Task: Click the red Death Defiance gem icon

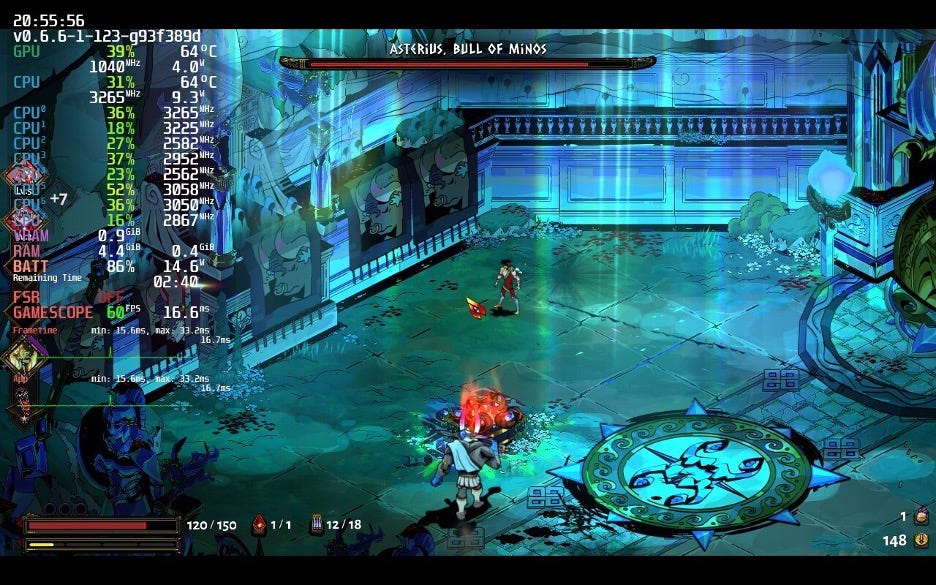Action: [x=259, y=524]
